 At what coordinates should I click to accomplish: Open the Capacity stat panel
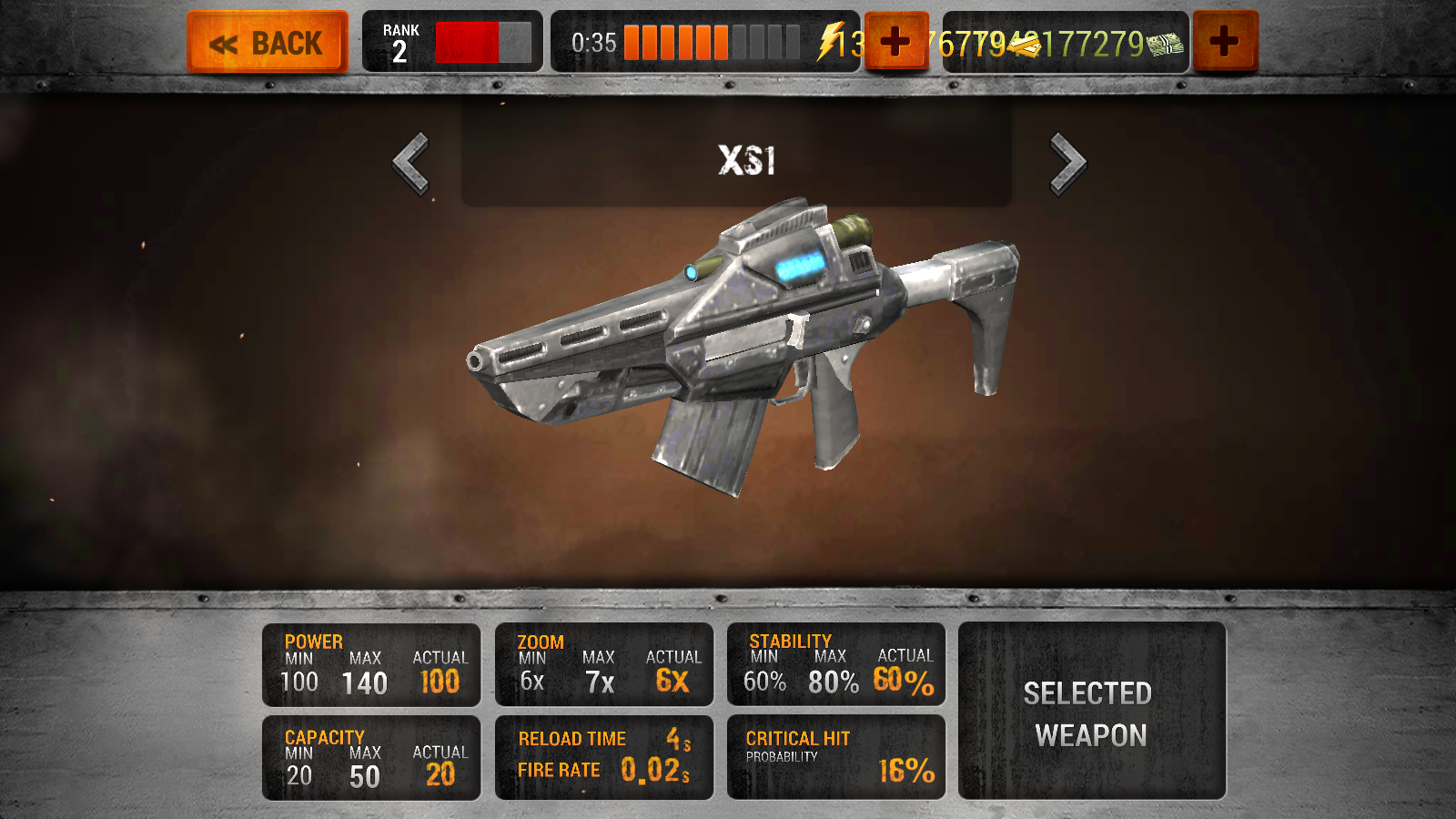(371, 758)
